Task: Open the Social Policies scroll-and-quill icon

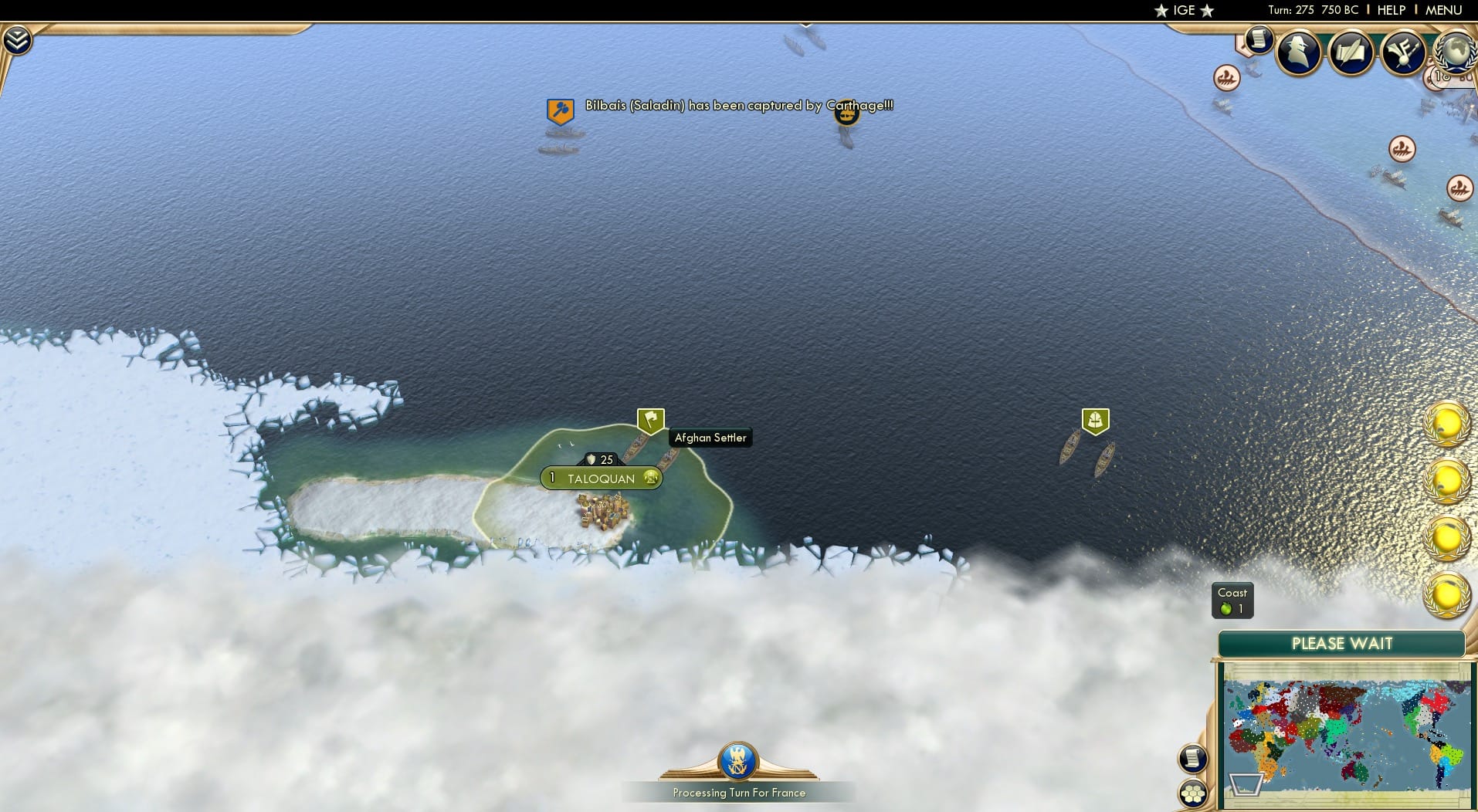Action: (x=1353, y=52)
